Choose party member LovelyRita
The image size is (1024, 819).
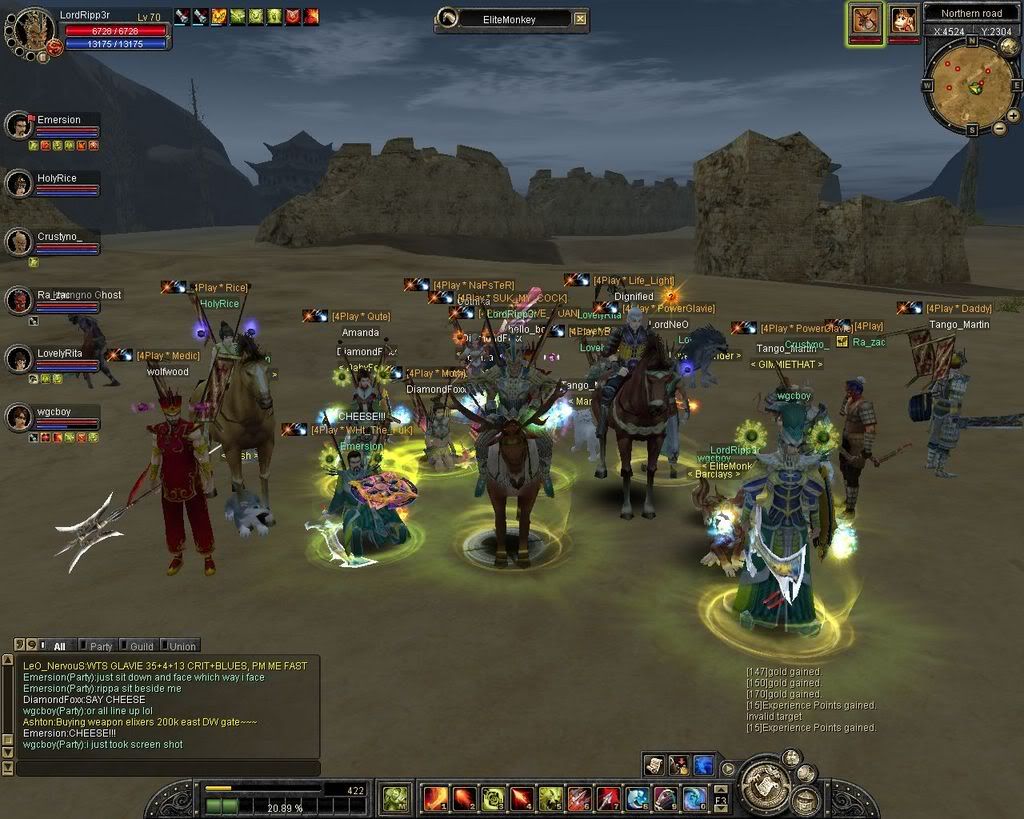(x=19, y=359)
